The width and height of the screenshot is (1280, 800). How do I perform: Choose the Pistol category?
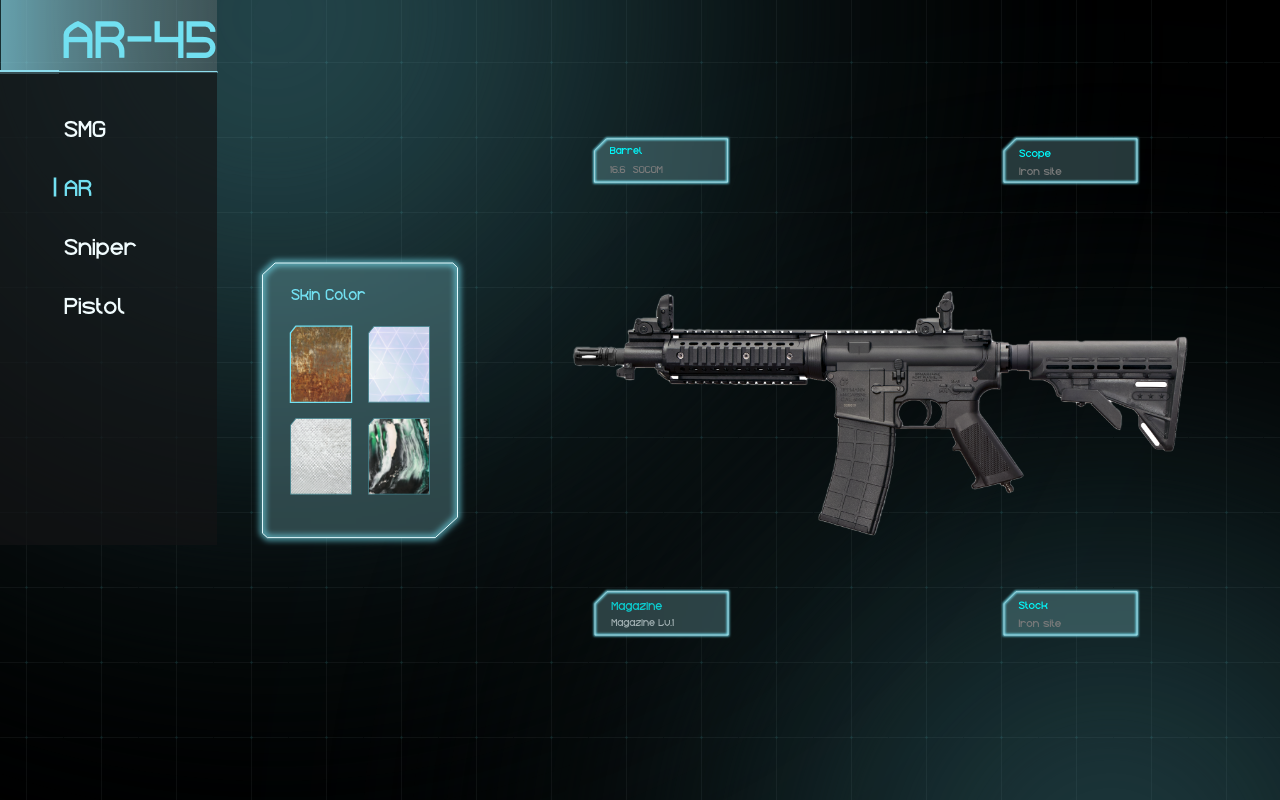click(94, 307)
